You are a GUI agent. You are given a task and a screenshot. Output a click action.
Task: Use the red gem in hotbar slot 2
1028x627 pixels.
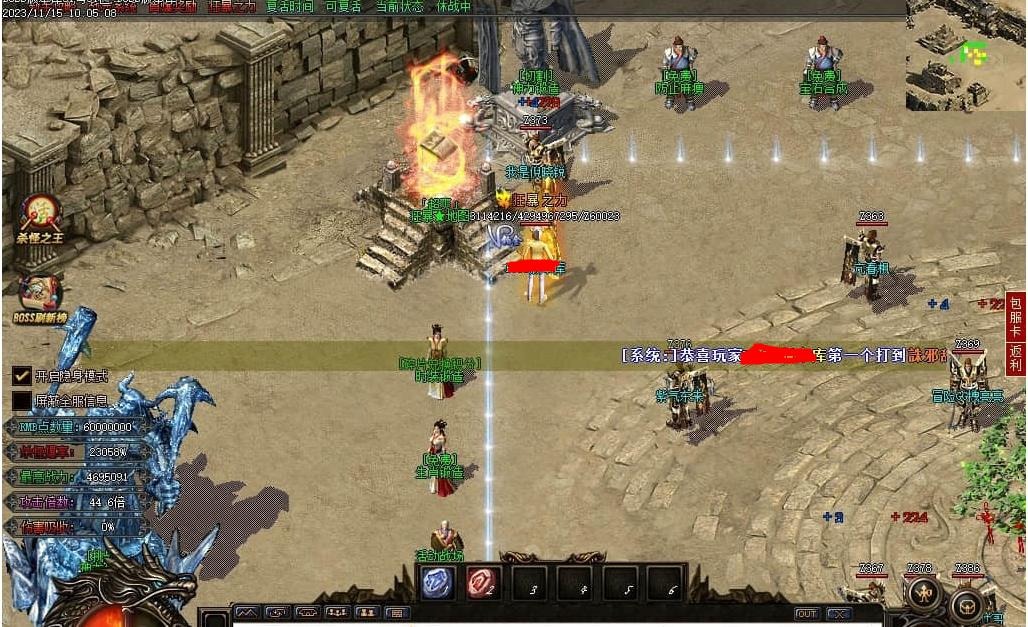[483, 583]
